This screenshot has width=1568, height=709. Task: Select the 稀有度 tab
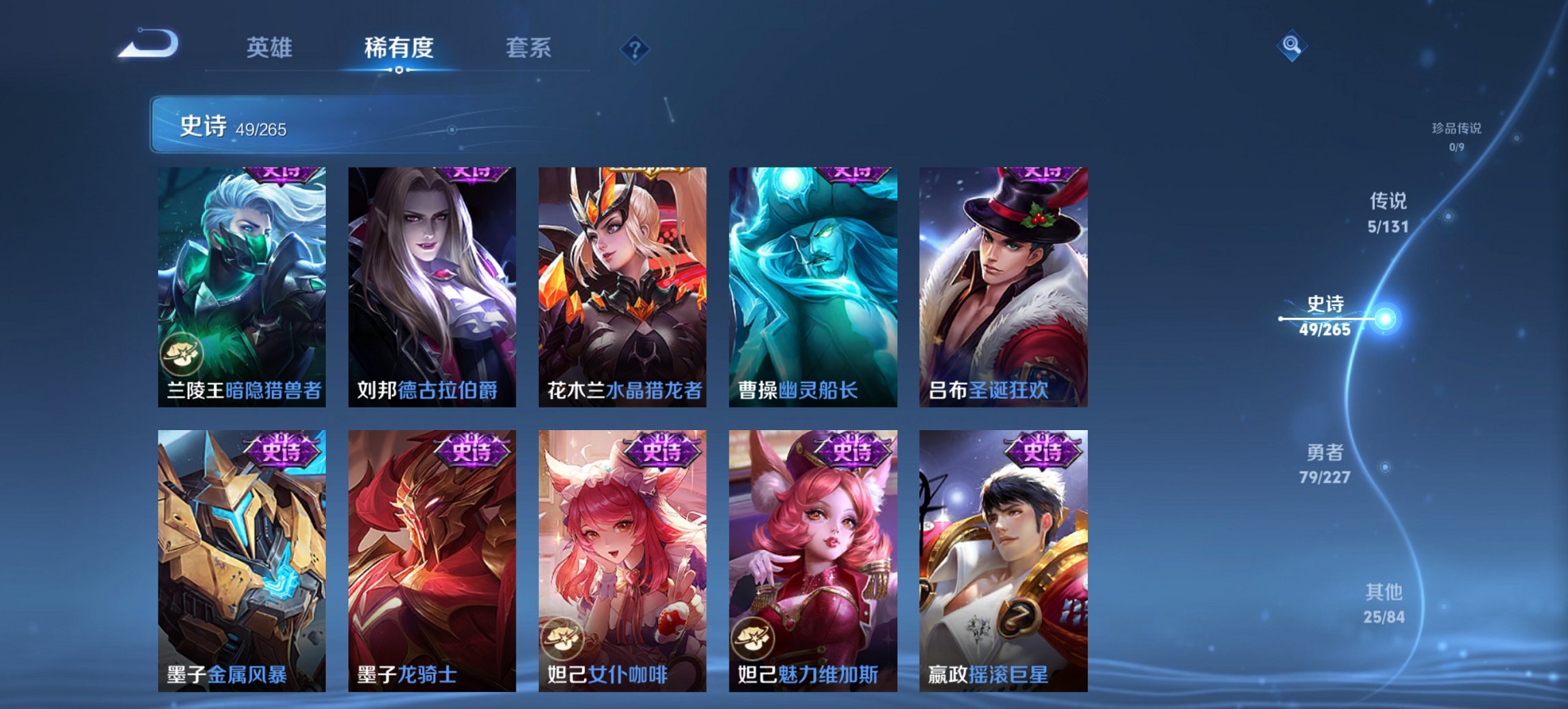point(398,48)
